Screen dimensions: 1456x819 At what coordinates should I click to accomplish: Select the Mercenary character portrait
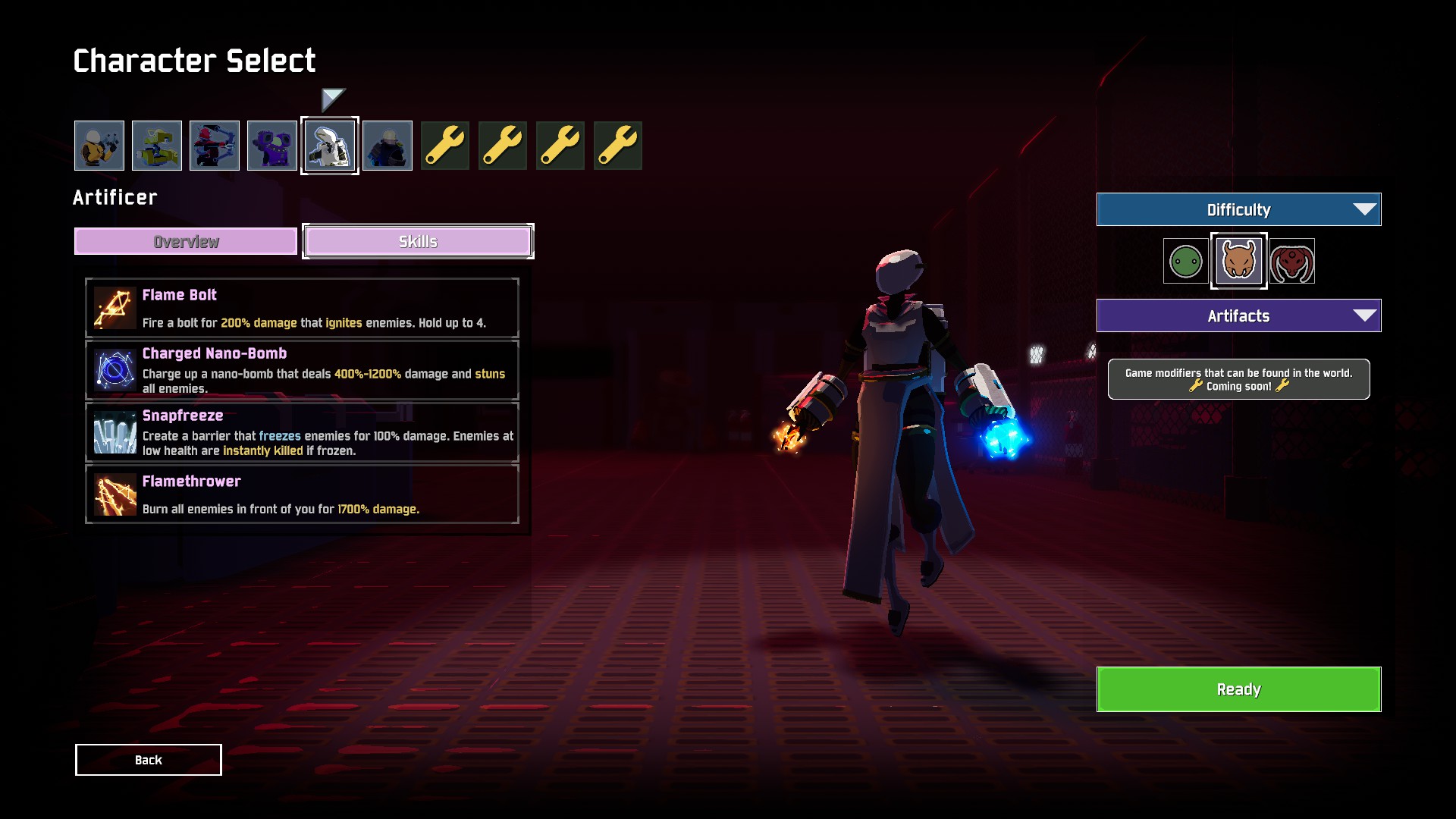[388, 146]
